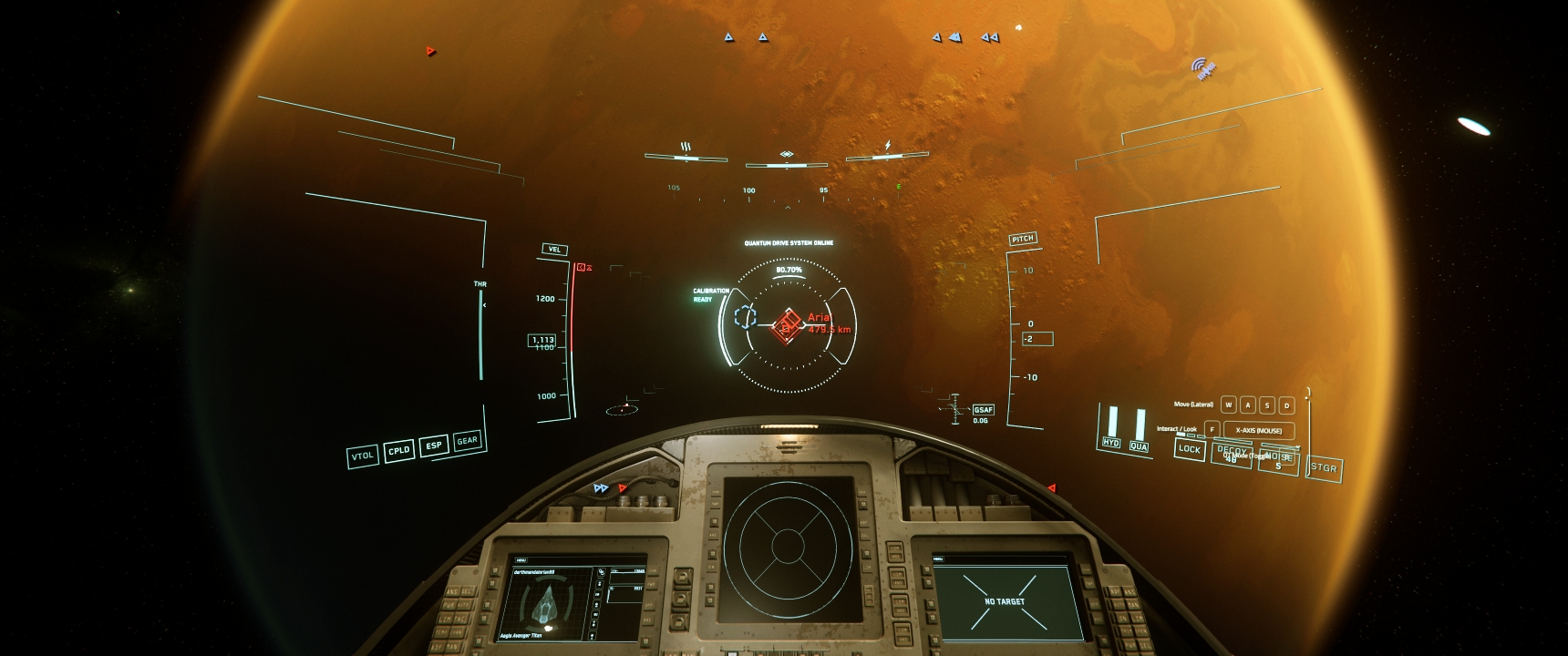The width and height of the screenshot is (1568, 656).
Task: Select the Arial quantum travel marker
Action: (786, 325)
